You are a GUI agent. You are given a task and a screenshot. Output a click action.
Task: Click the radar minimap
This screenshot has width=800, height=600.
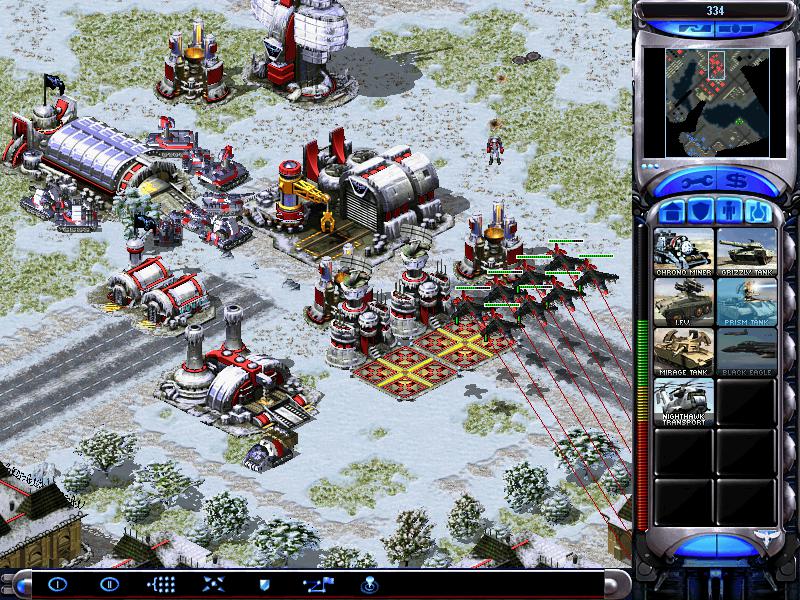[x=718, y=100]
